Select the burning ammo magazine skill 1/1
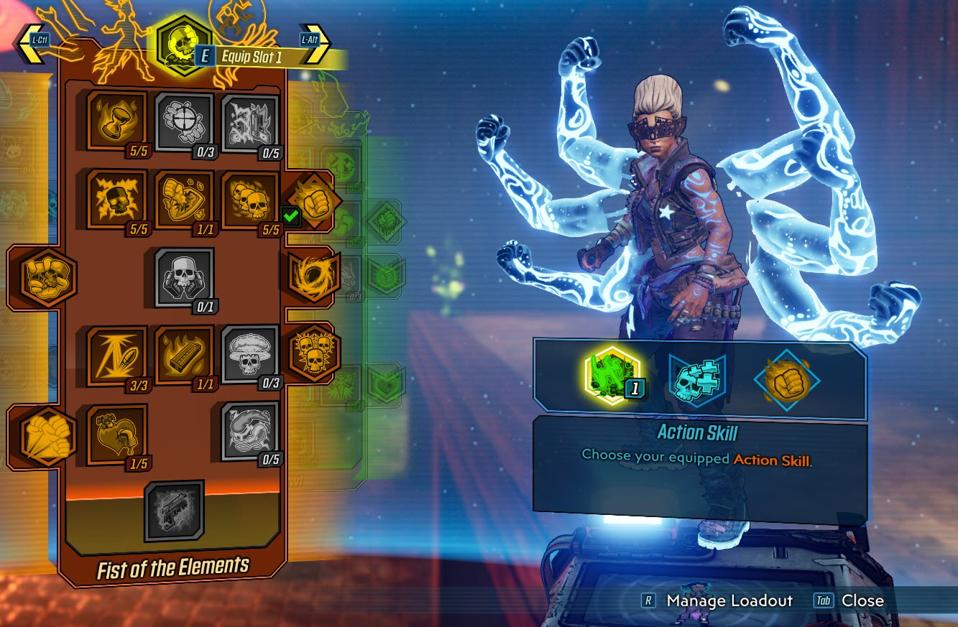The height and width of the screenshot is (627, 958). (183, 354)
